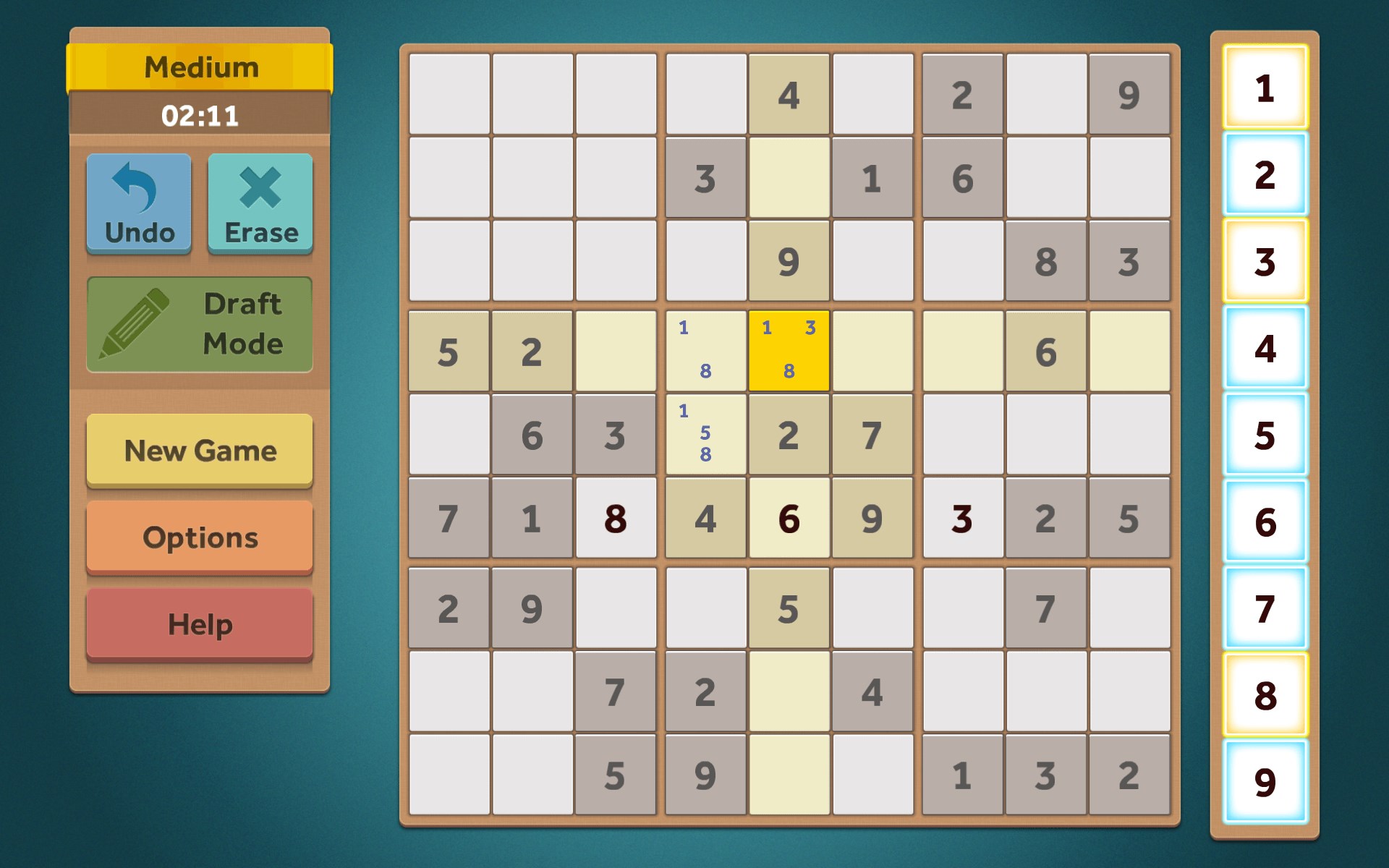Select the highlighted yellow cell with pencil marks
Image resolution: width=1389 pixels, height=868 pixels.
coord(789,351)
